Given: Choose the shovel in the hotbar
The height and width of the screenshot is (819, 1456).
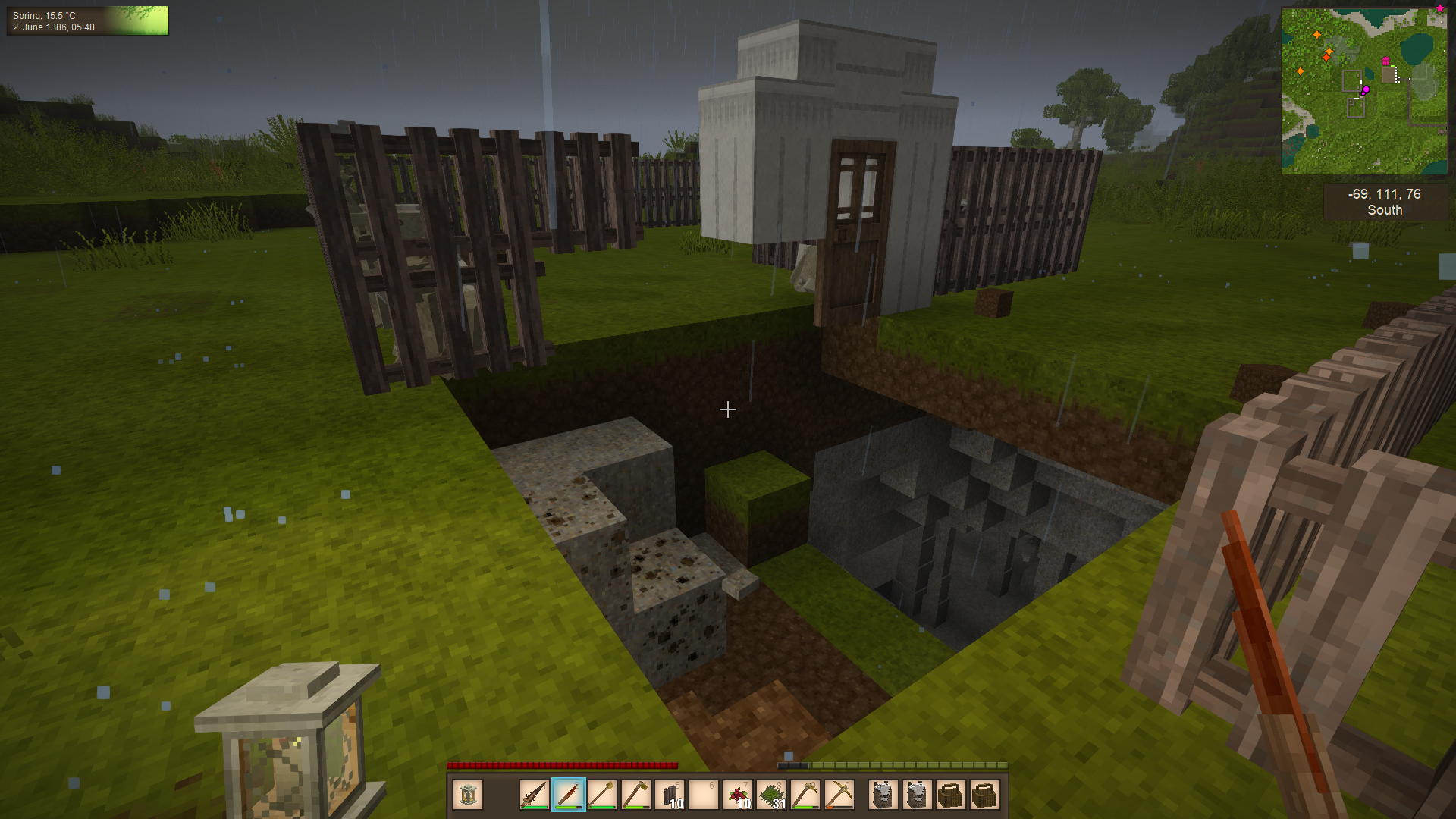Looking at the screenshot, I should coord(602,795).
